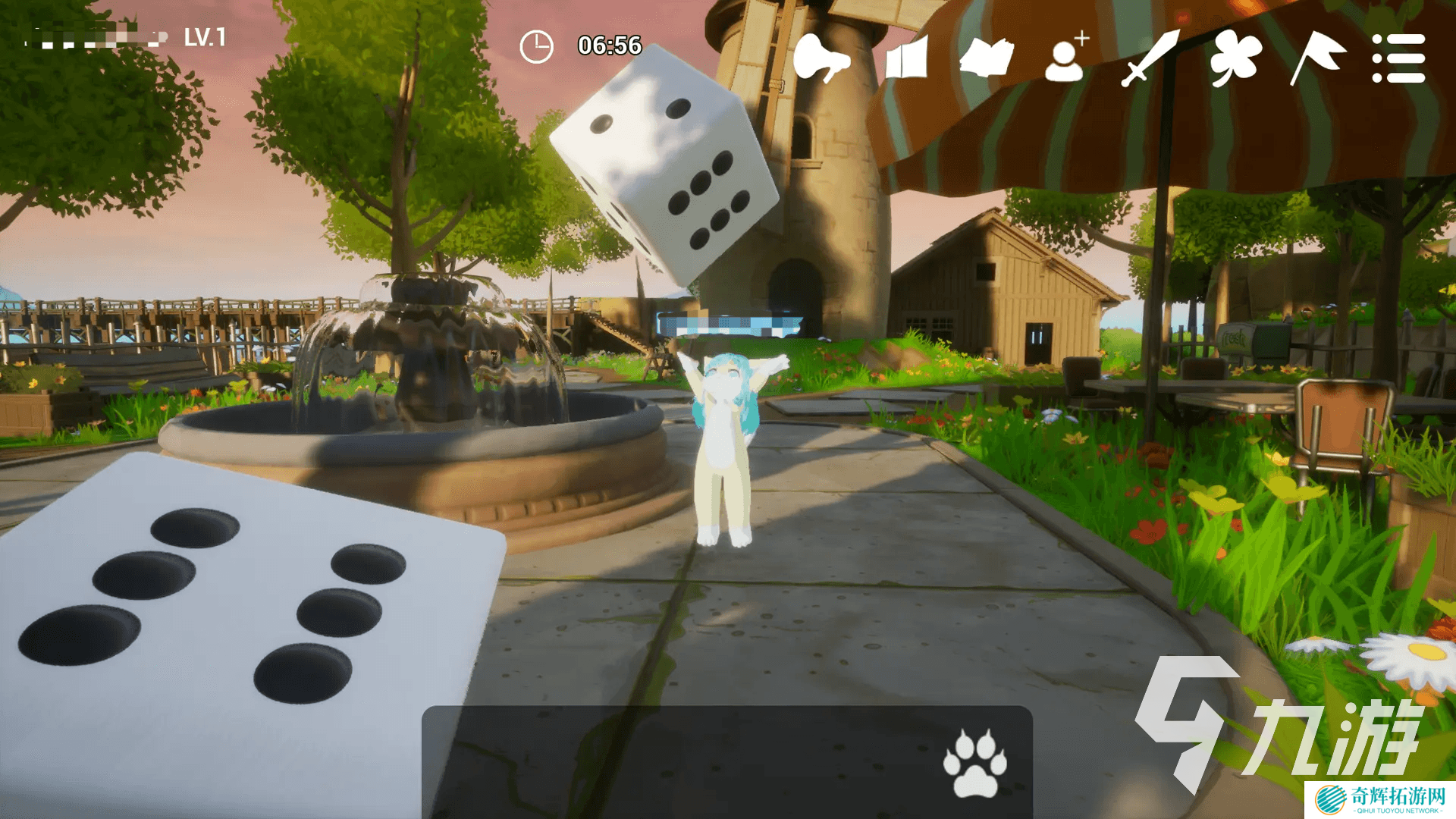Click the four-leaf clover icon
This screenshot has width=1456, height=819.
click(x=1235, y=58)
